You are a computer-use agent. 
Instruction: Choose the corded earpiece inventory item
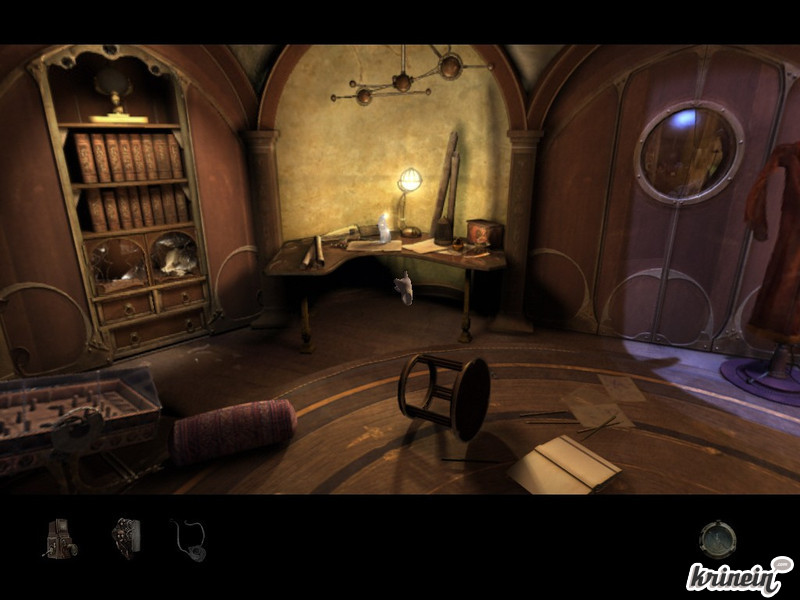(x=189, y=538)
